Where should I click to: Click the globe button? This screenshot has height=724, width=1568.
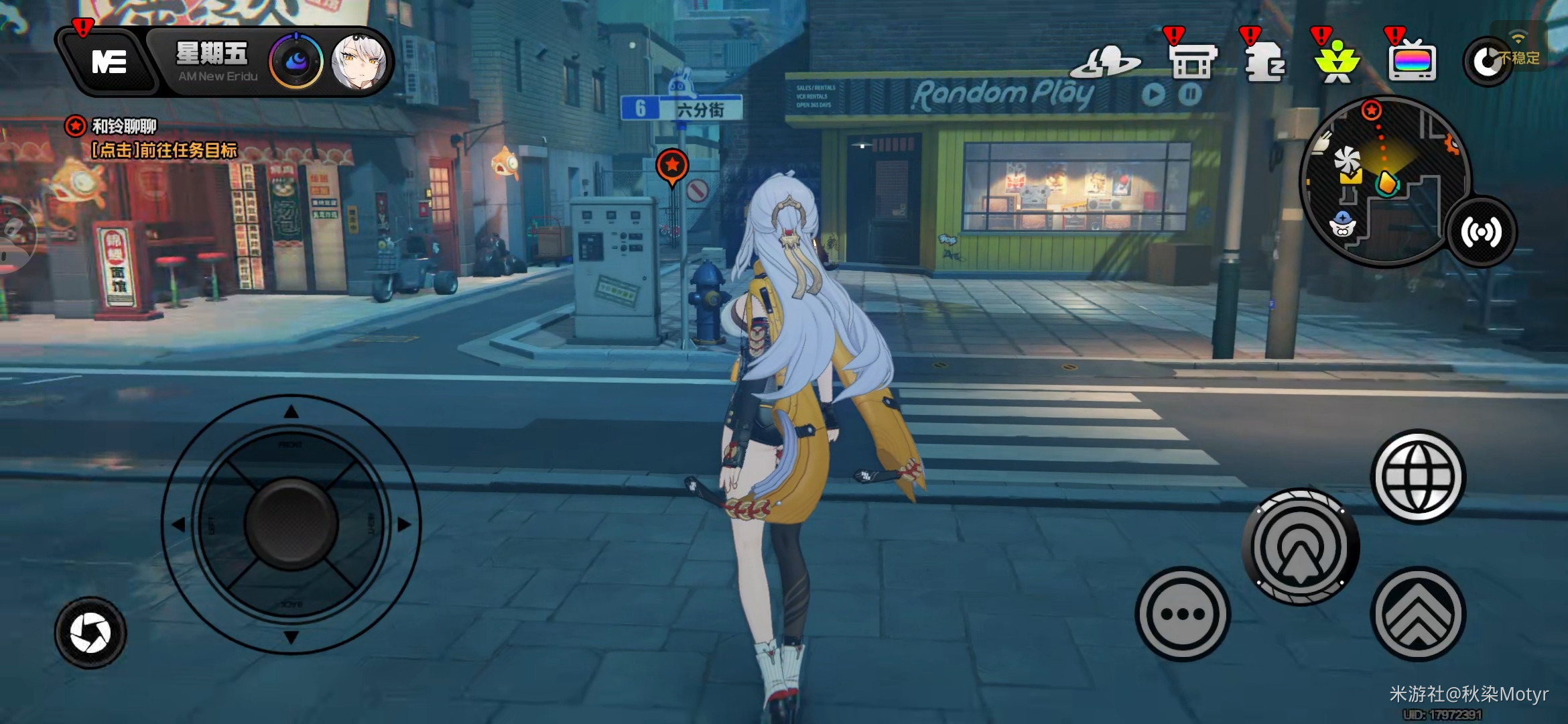tap(1418, 477)
